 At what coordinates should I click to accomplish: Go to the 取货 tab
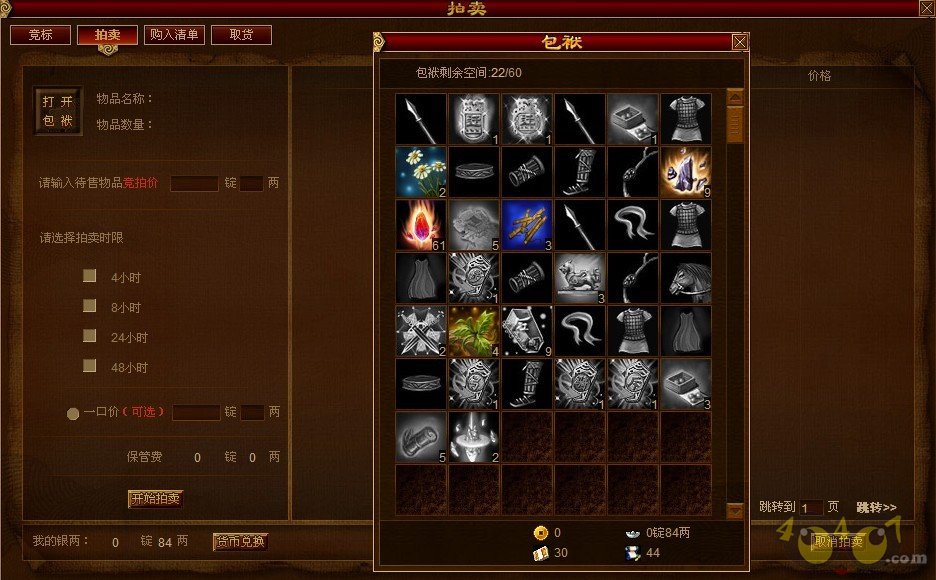pyautogui.click(x=241, y=35)
